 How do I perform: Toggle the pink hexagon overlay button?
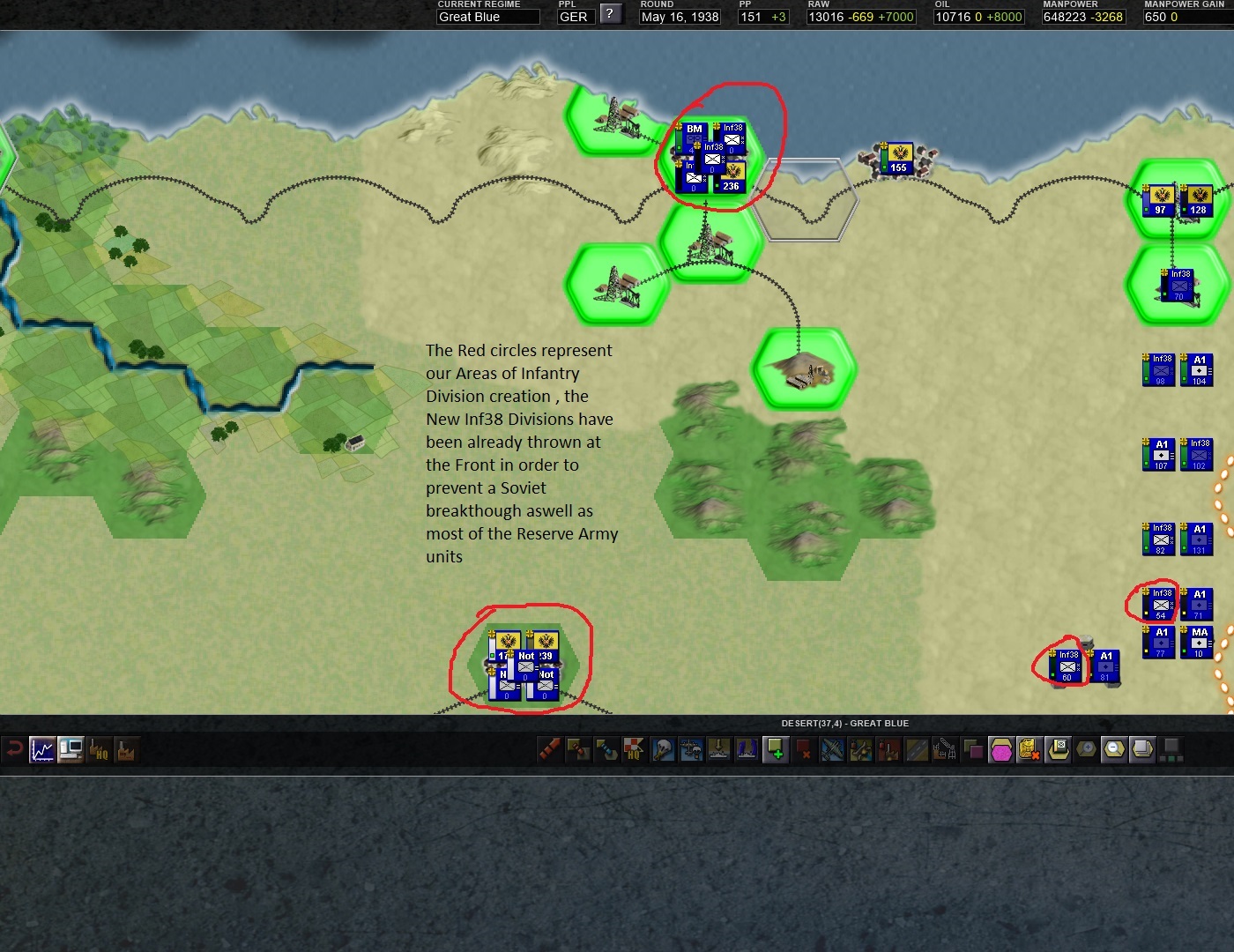click(1001, 750)
